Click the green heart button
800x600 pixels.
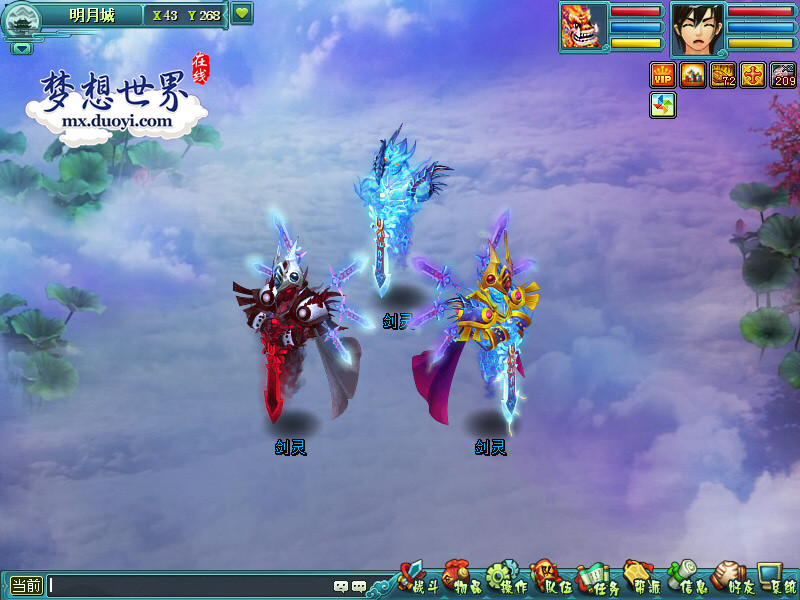pos(242,14)
